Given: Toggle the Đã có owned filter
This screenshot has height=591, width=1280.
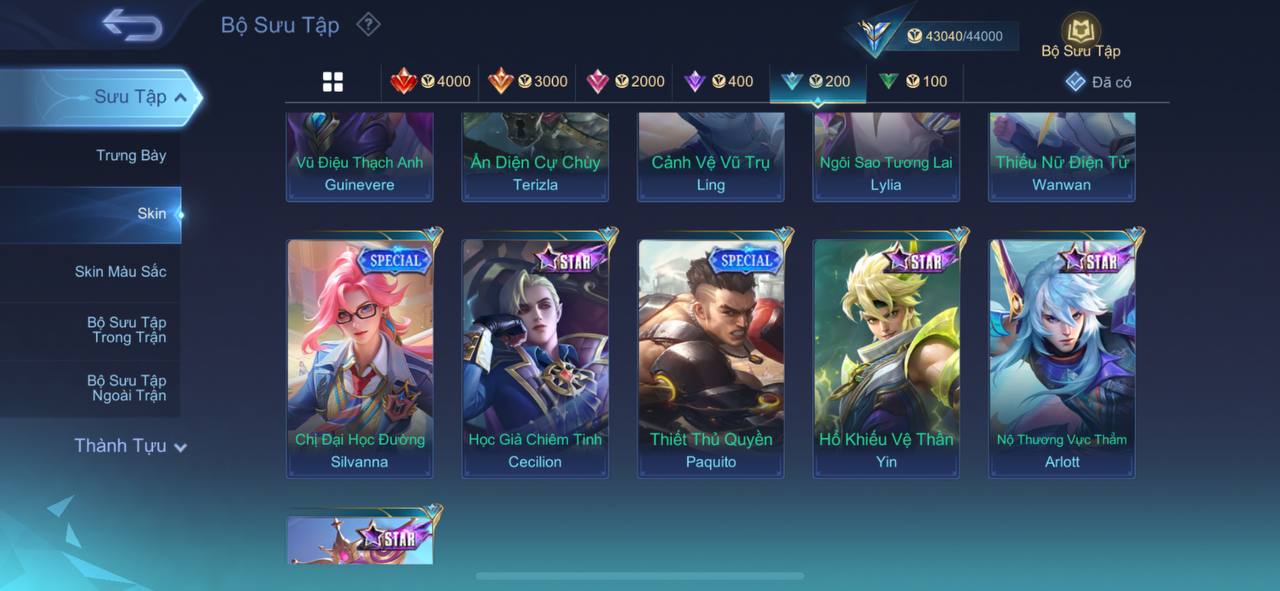Looking at the screenshot, I should [1099, 82].
